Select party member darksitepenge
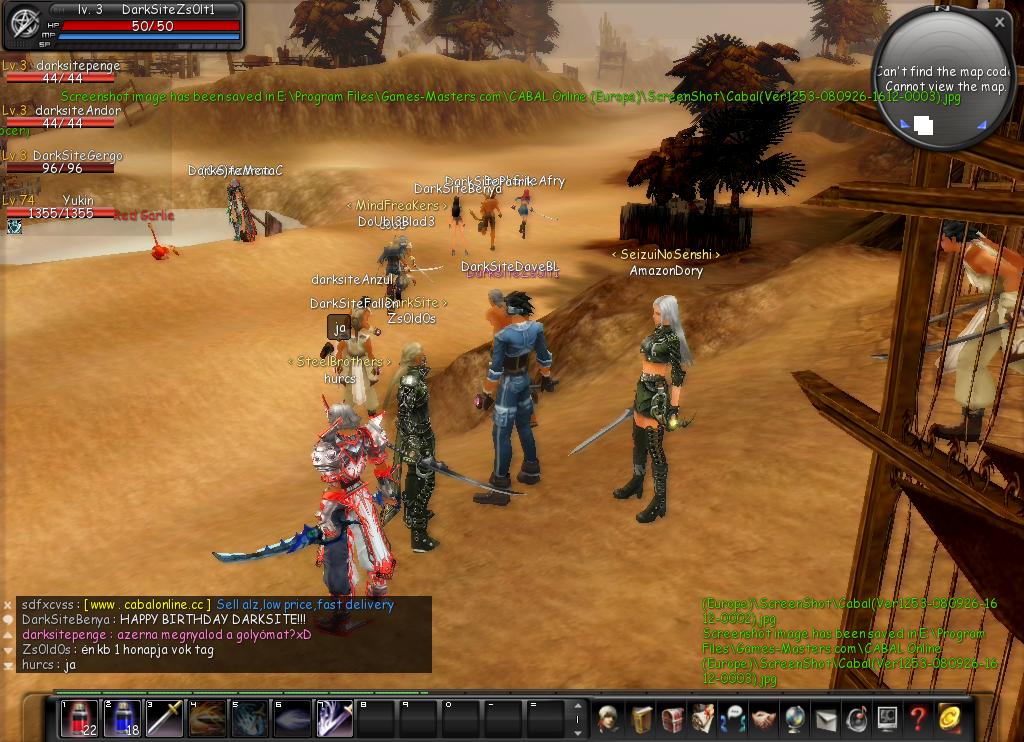This screenshot has width=1024, height=742. 77,72
